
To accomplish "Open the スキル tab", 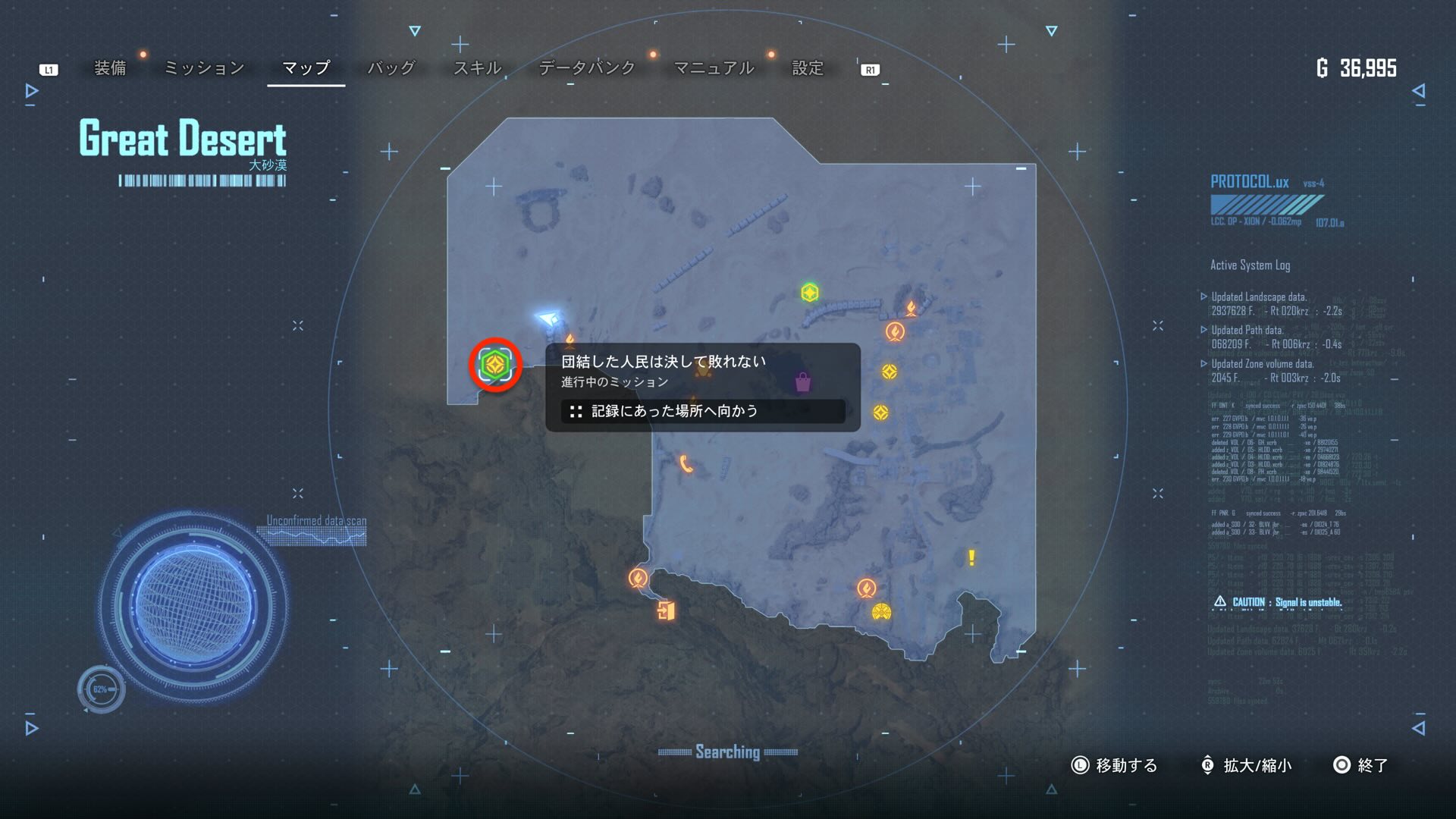I will [x=477, y=68].
